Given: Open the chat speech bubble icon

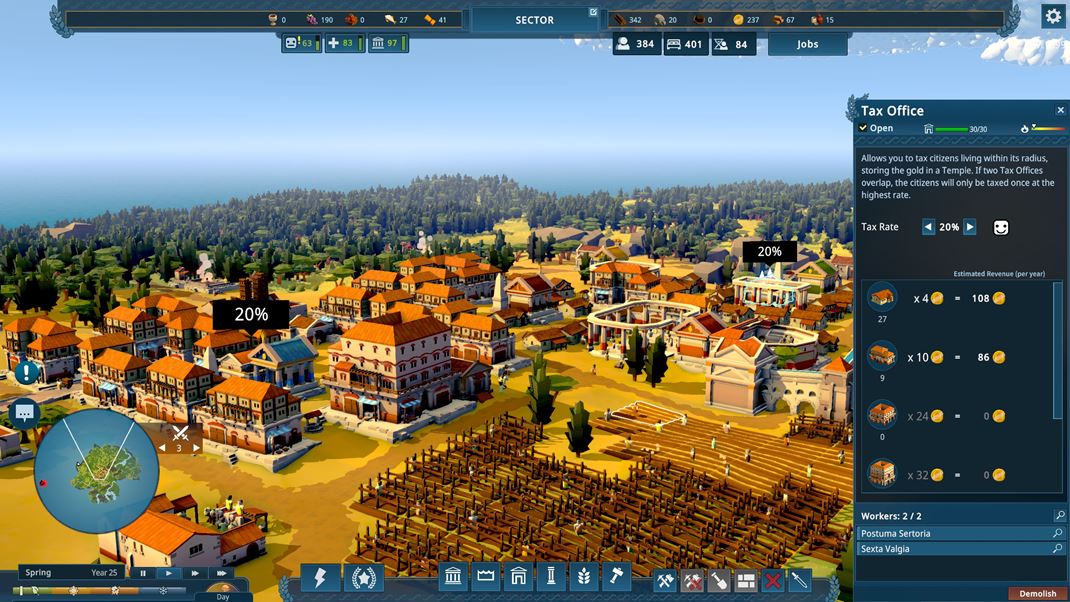Looking at the screenshot, I should (x=24, y=412).
